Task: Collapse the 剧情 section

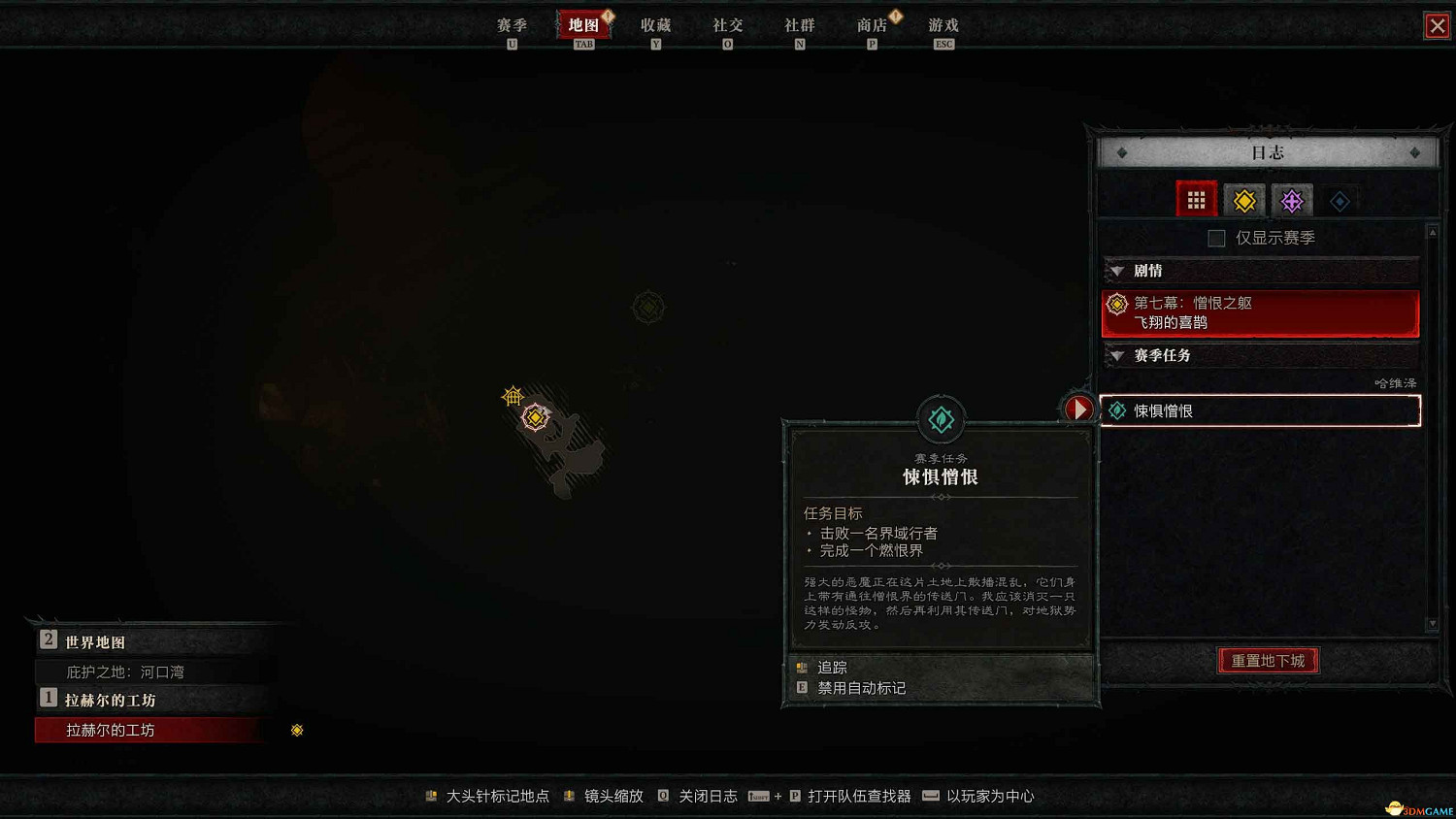Action: pos(1118,271)
